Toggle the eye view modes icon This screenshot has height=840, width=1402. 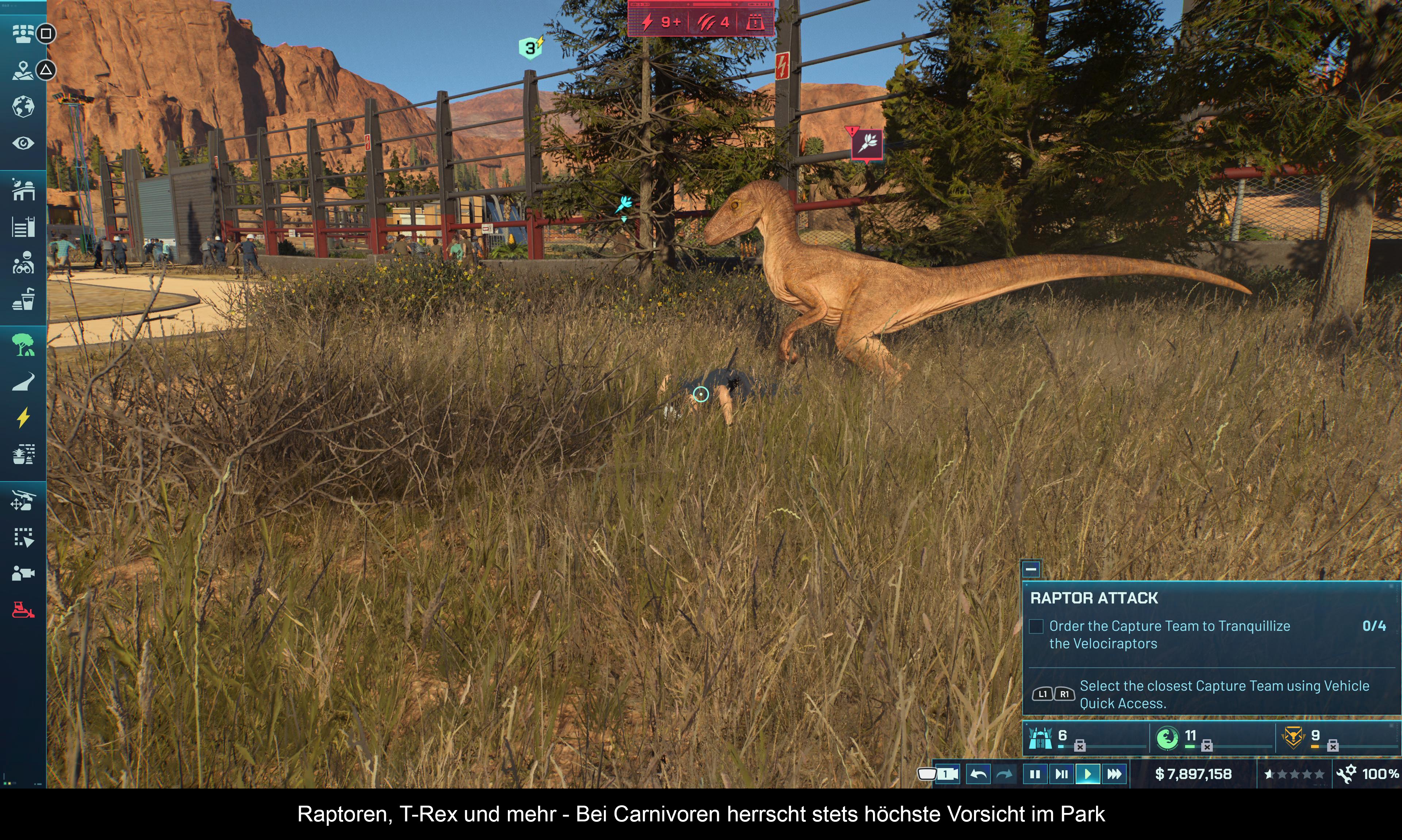tap(23, 143)
